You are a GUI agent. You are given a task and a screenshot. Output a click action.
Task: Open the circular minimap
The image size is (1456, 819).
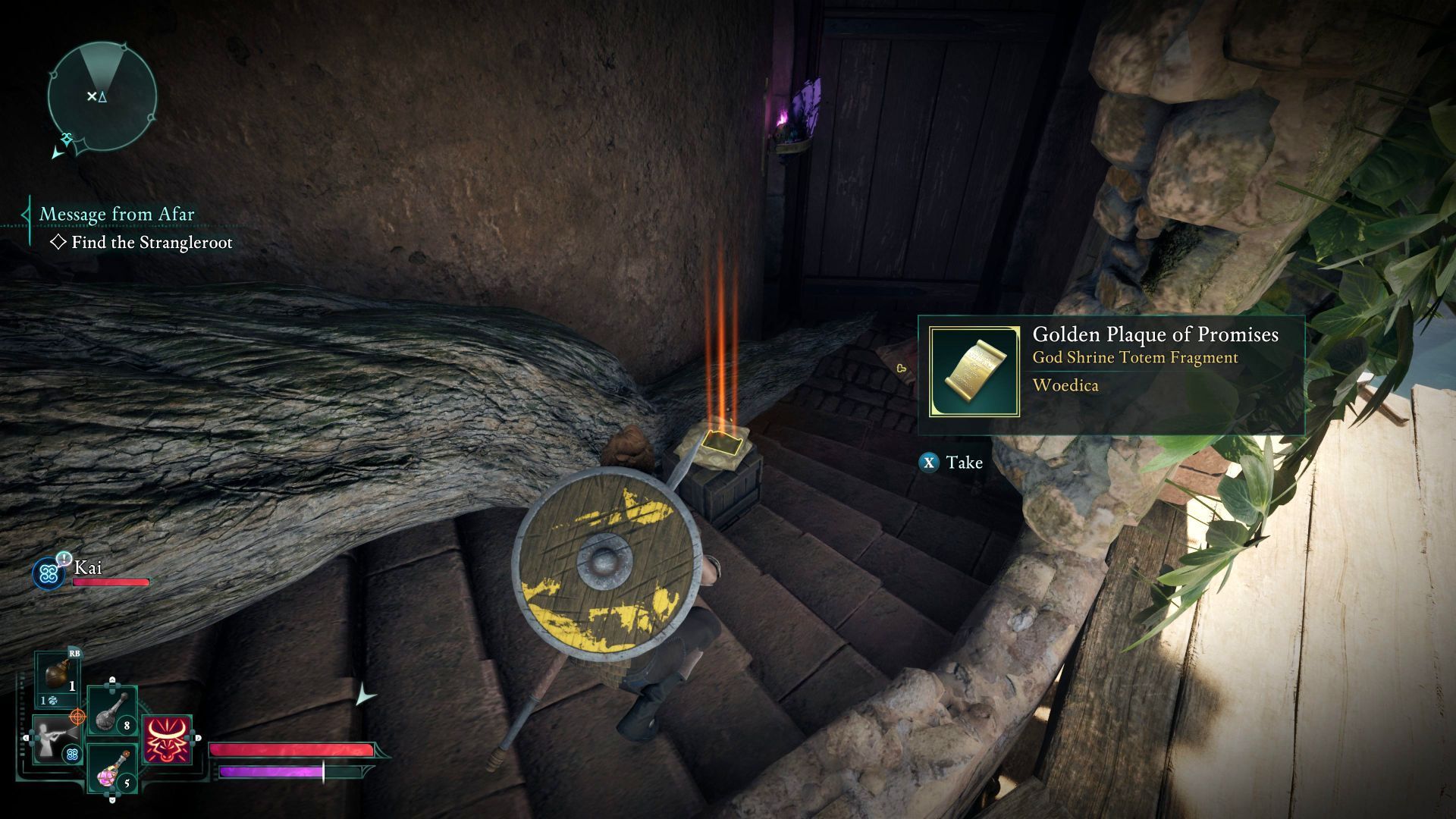pyautogui.click(x=102, y=96)
